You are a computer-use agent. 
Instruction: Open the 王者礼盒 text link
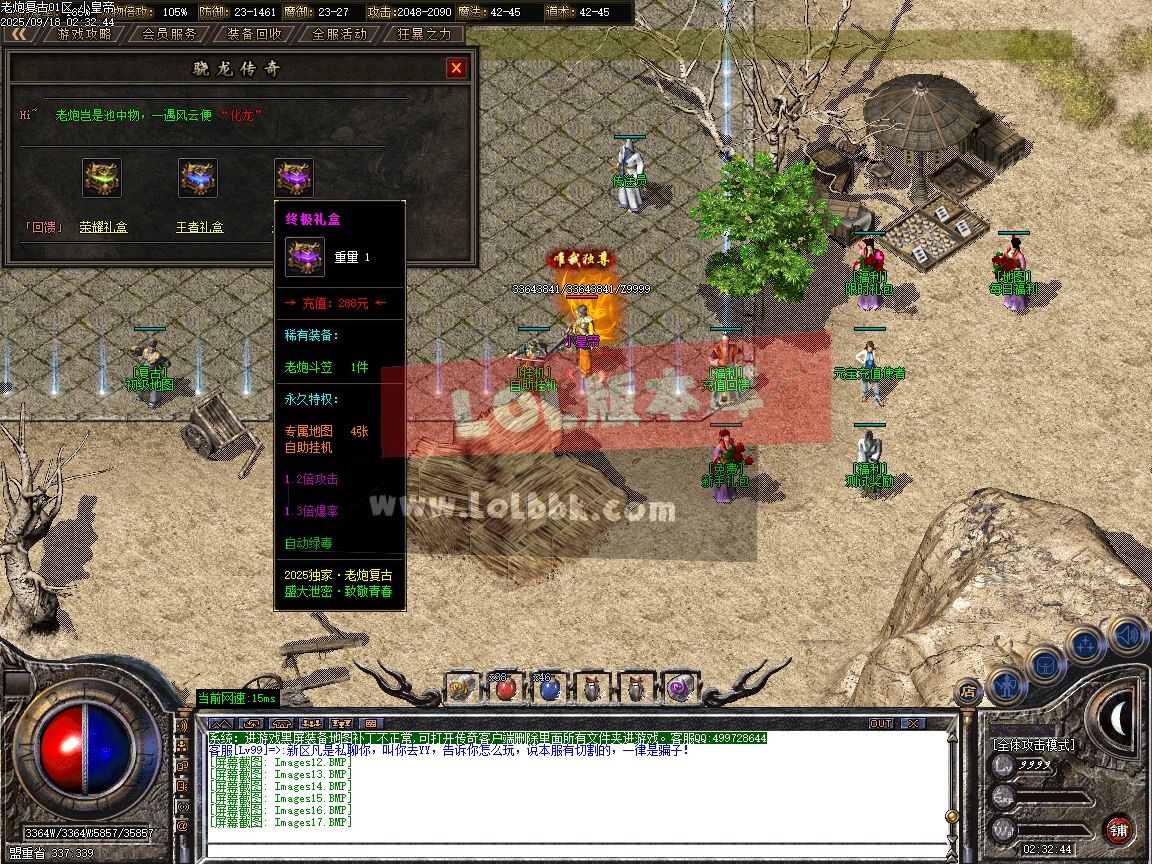coord(199,228)
